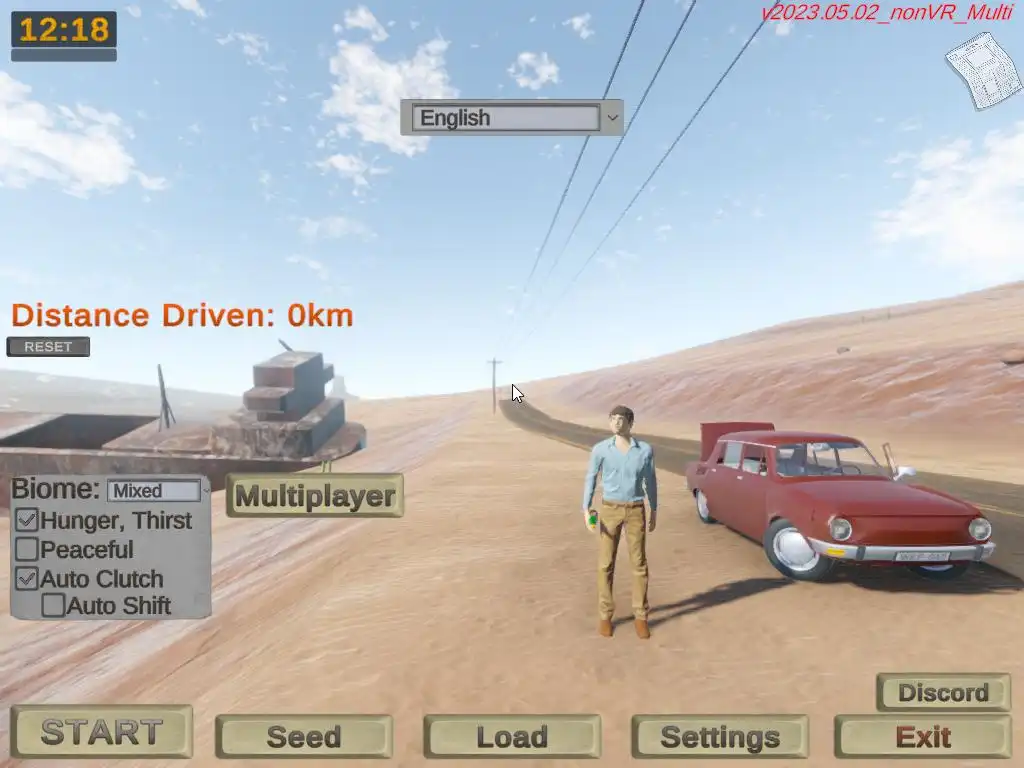
Task: Click the crumpled paper note icon
Action: tap(982, 70)
